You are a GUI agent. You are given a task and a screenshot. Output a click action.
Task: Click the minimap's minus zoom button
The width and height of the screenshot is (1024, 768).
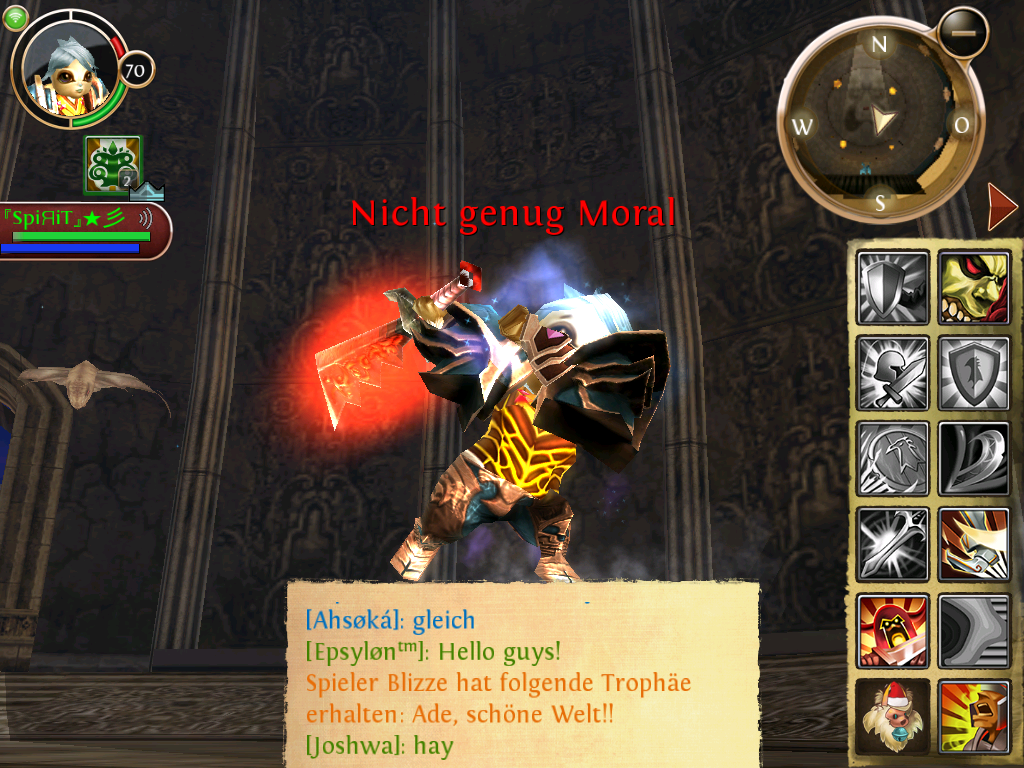pyautogui.click(x=963, y=33)
